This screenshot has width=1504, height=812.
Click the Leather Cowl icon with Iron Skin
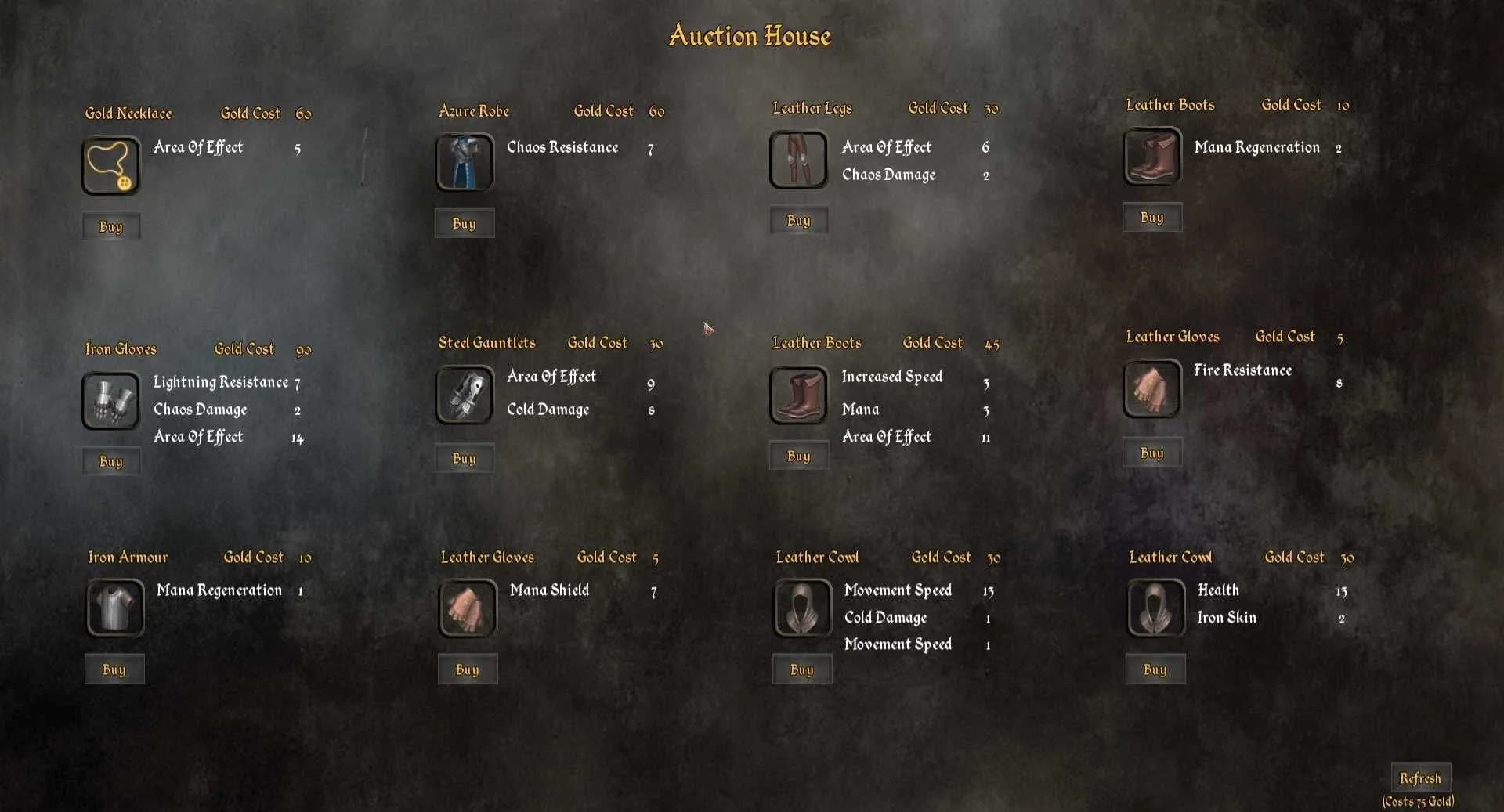tap(1154, 608)
